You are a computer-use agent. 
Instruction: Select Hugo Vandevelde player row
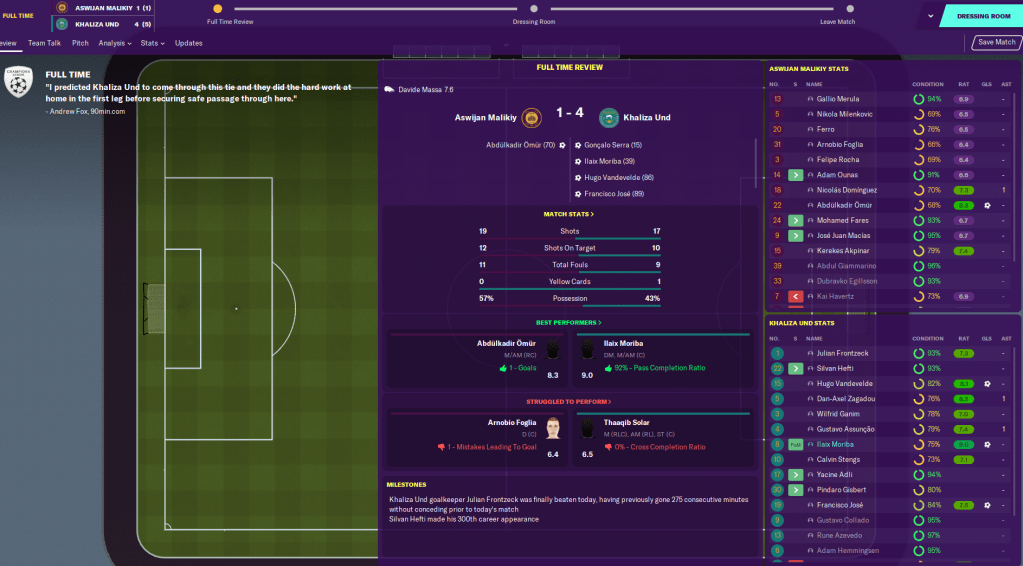(x=846, y=384)
